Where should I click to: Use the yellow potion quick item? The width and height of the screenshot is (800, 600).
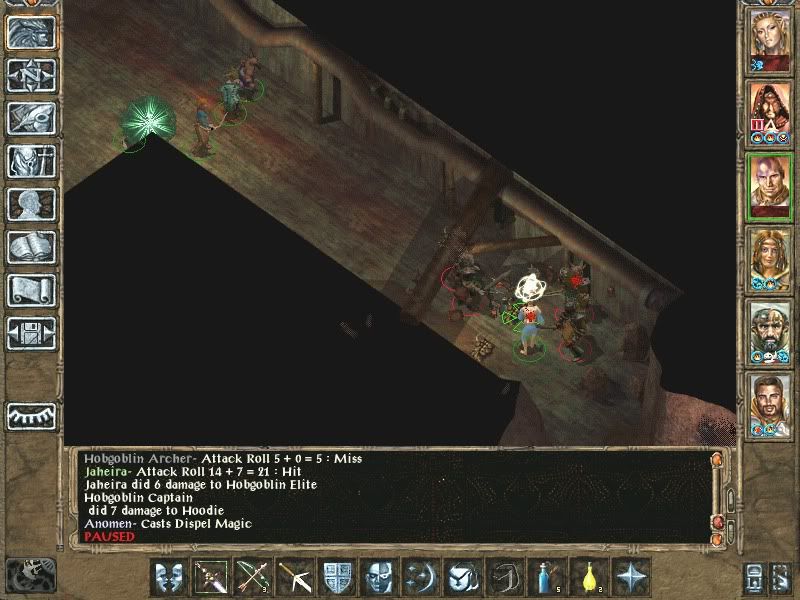[x=588, y=577]
